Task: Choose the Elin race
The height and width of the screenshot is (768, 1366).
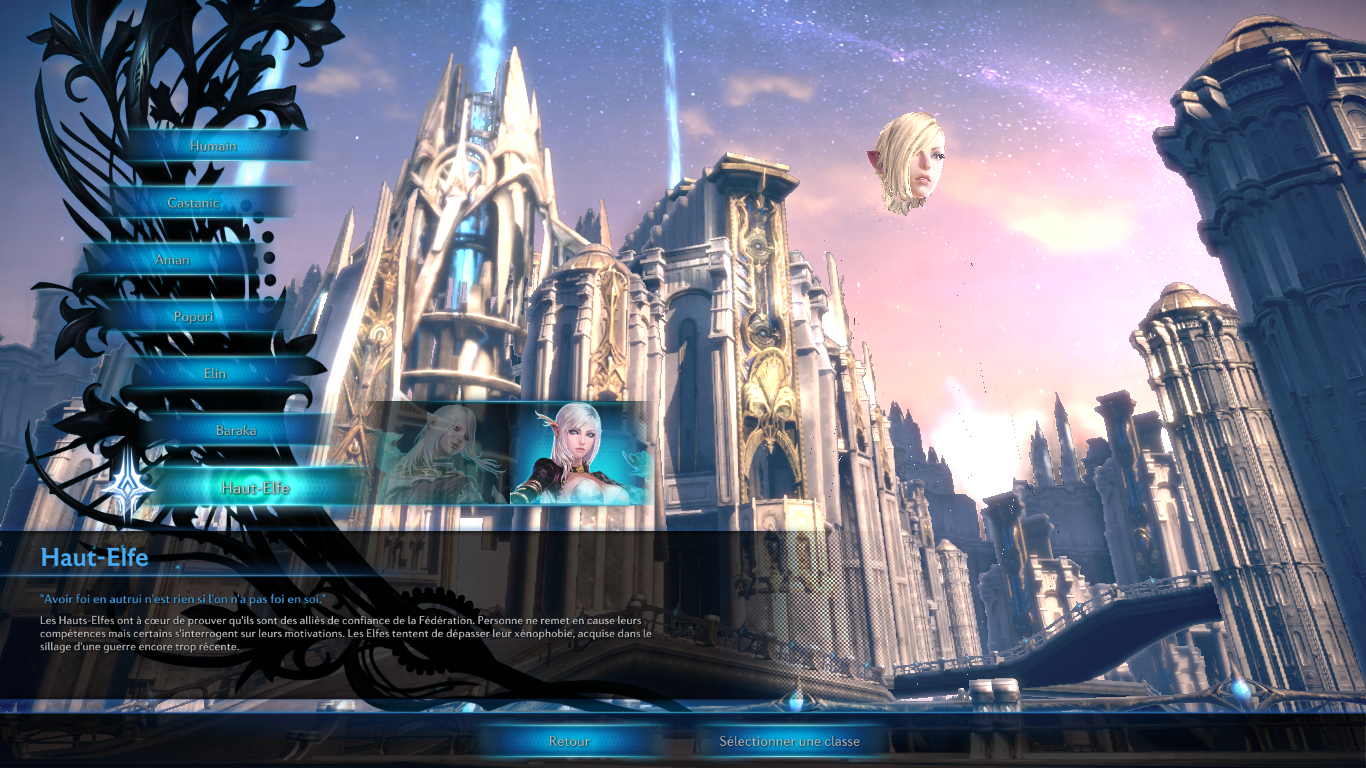Action: [214, 374]
